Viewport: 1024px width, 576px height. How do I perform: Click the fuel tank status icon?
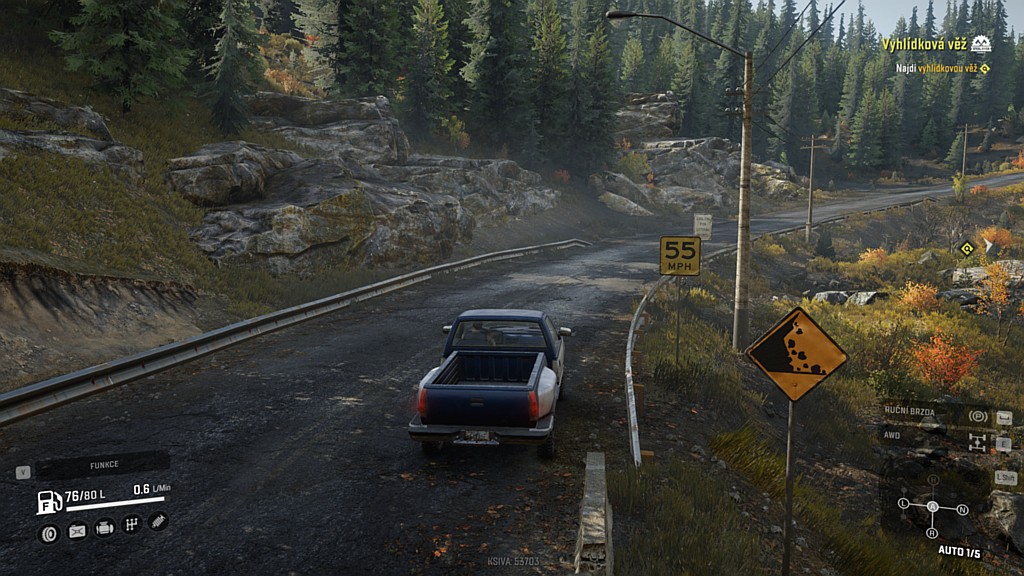49,502
